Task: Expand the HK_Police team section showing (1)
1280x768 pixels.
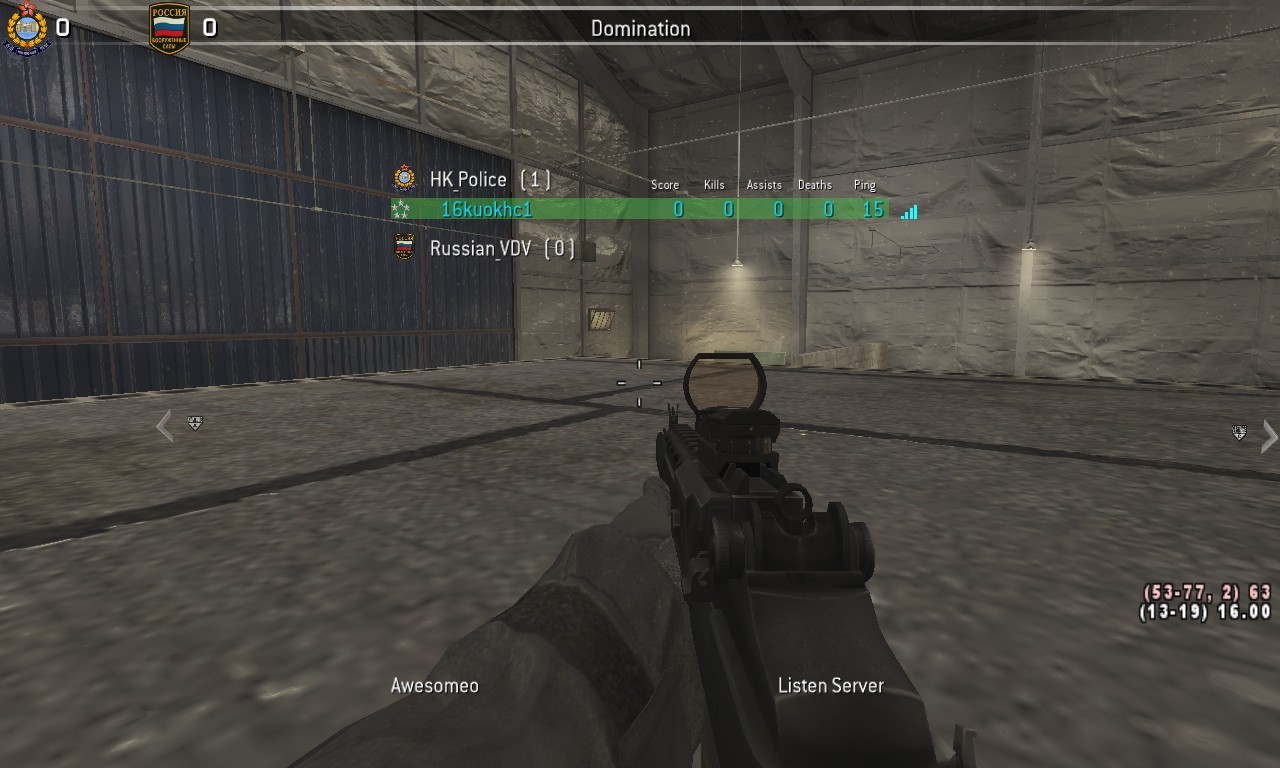Action: [470, 179]
